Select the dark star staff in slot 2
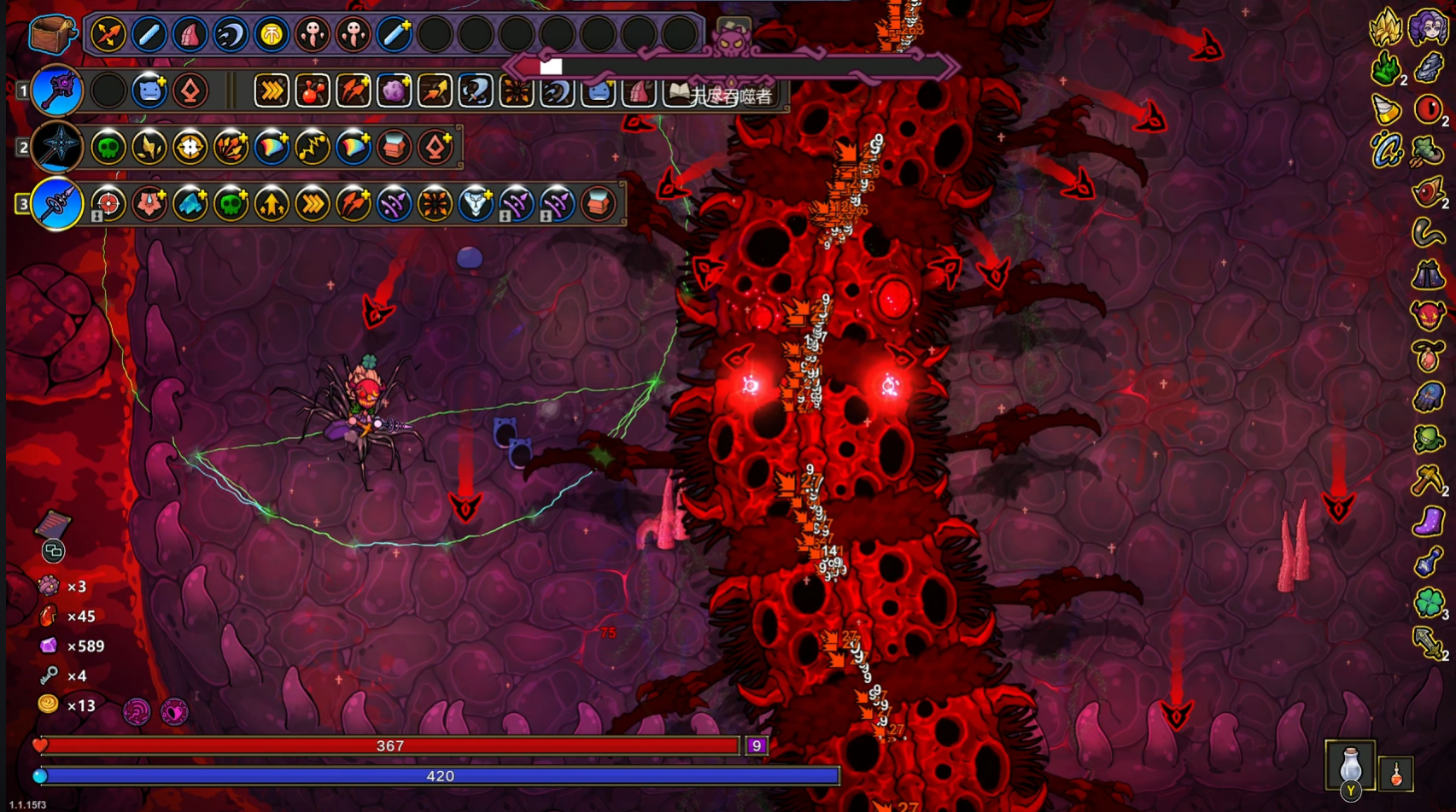The height and width of the screenshot is (812, 1456). click(x=57, y=147)
